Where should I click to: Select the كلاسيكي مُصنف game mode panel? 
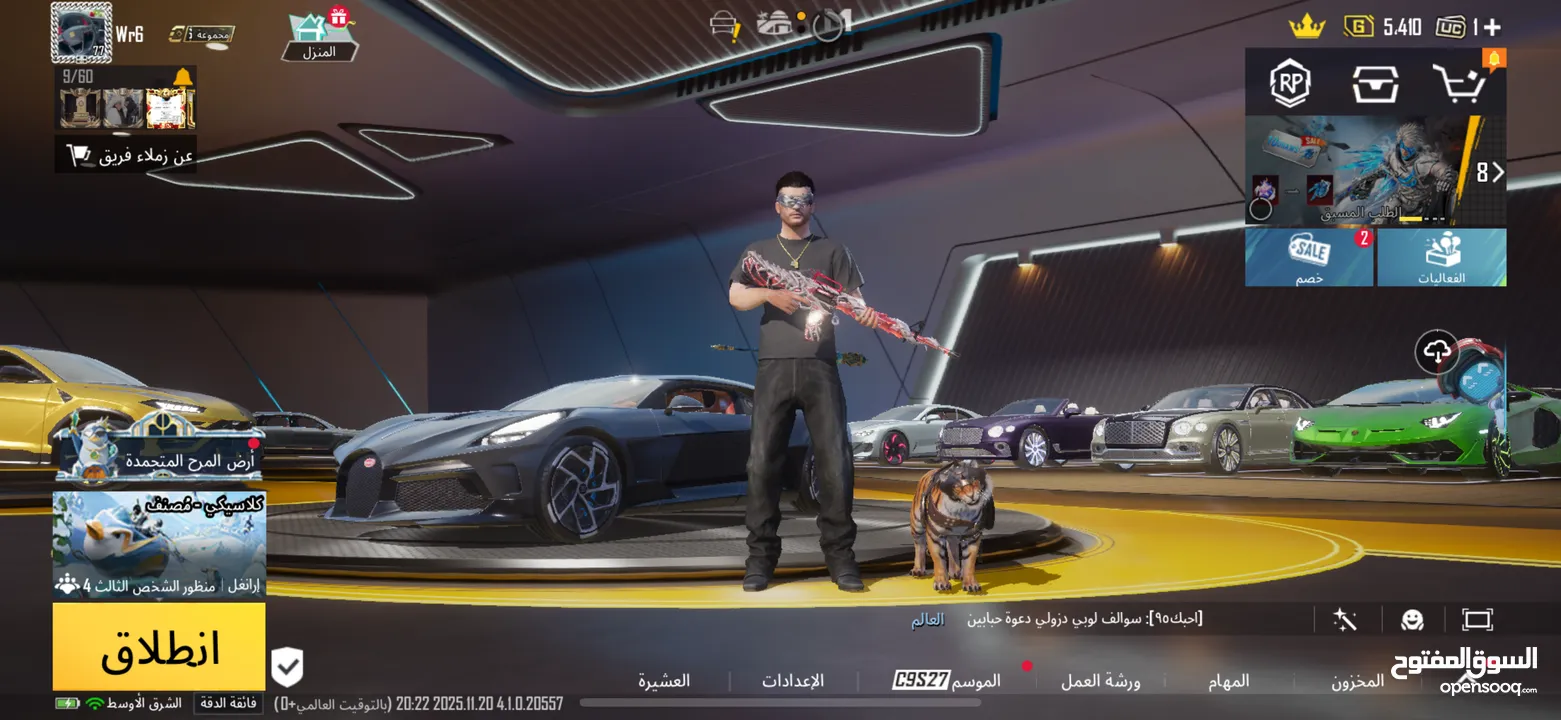159,544
